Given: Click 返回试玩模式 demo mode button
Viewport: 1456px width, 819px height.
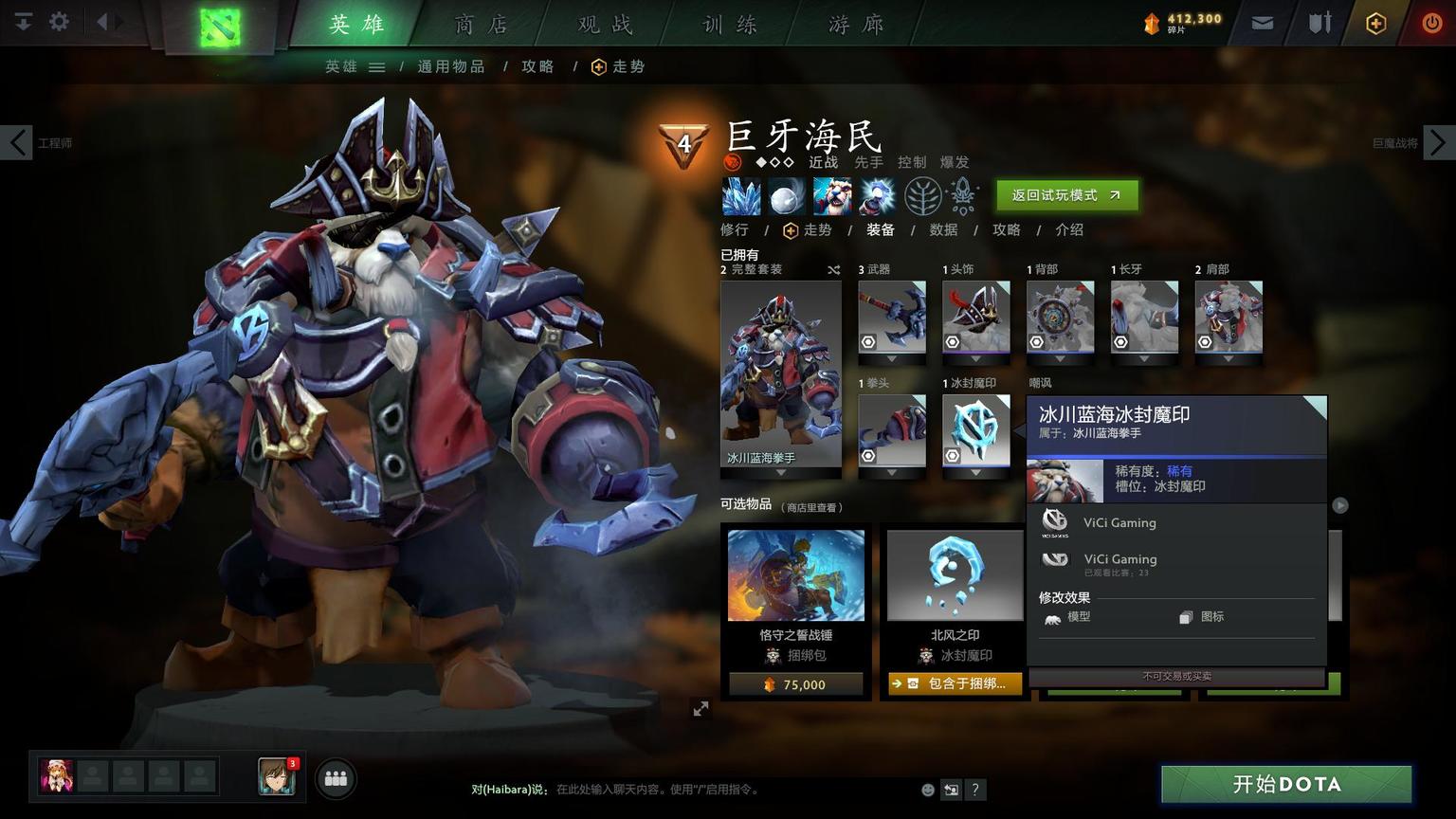Looking at the screenshot, I should point(1066,195).
